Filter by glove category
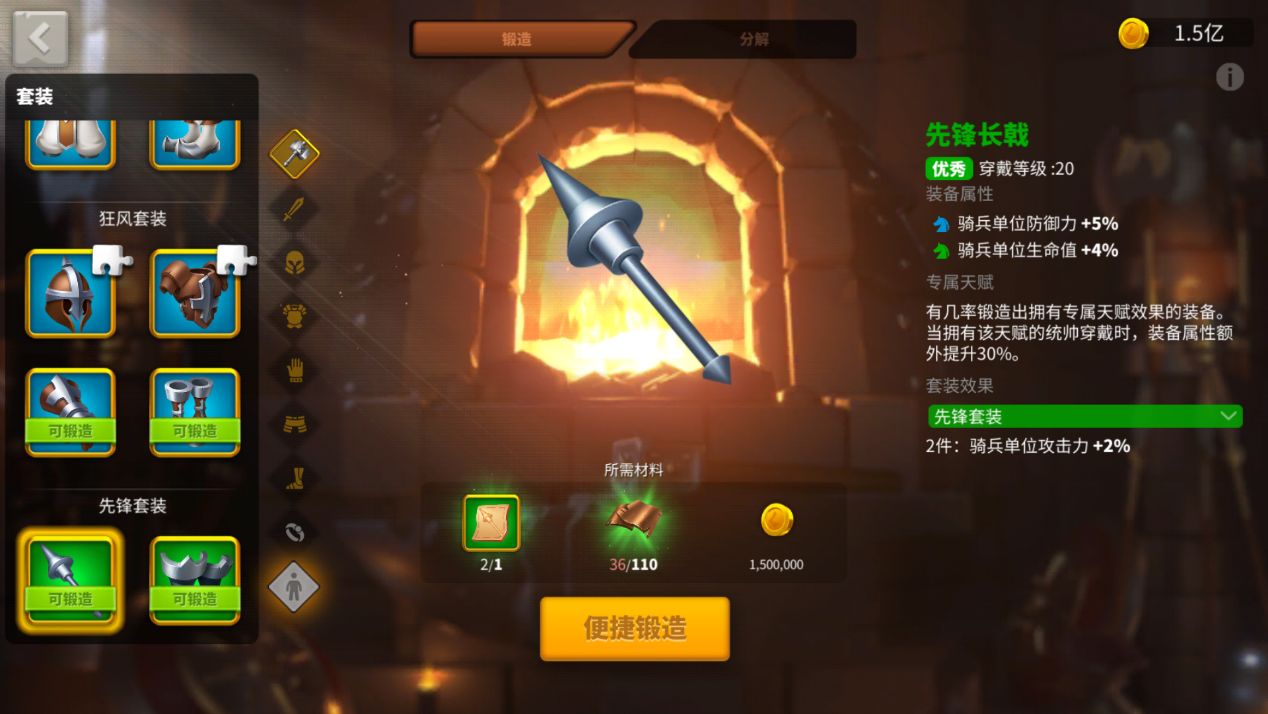The width and height of the screenshot is (1268, 714). 294,371
